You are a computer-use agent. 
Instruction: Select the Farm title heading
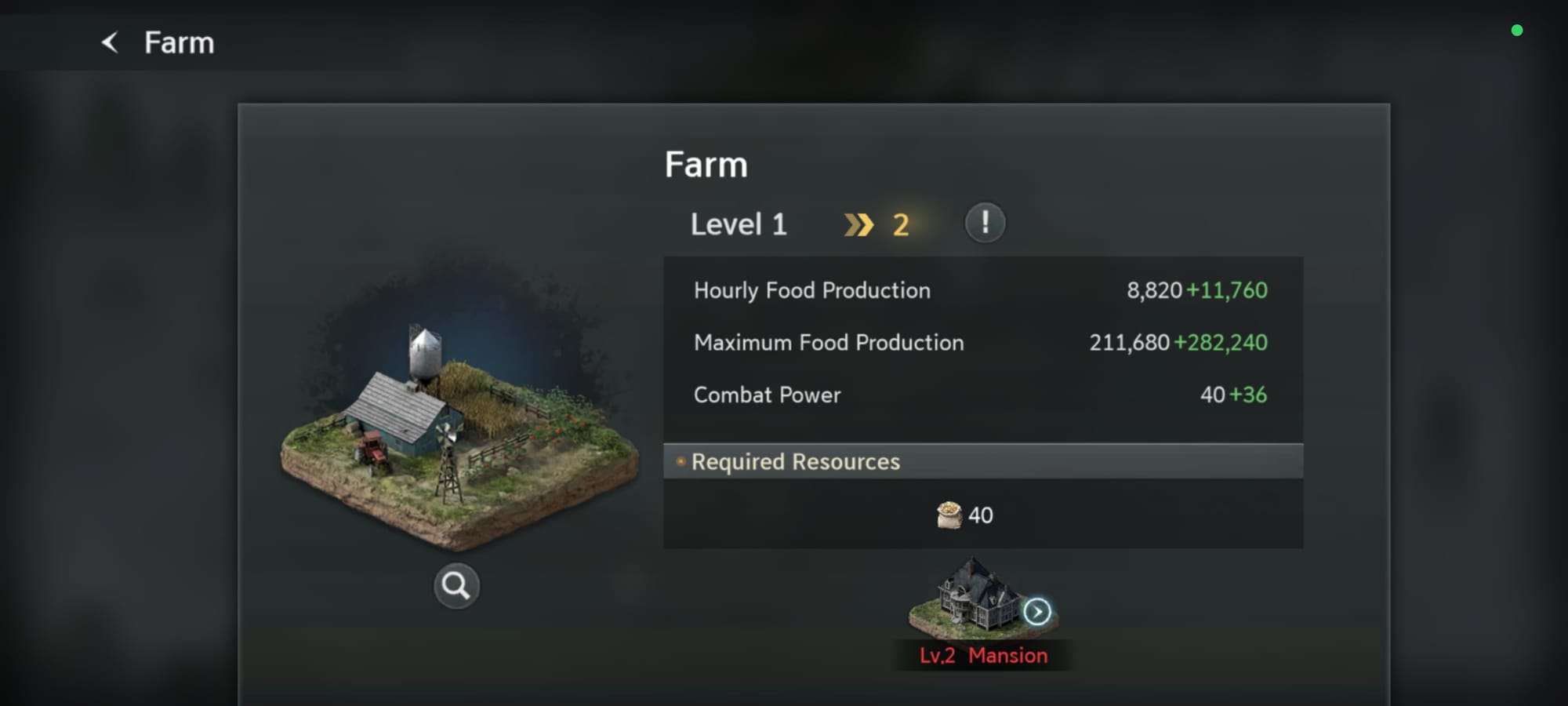706,165
